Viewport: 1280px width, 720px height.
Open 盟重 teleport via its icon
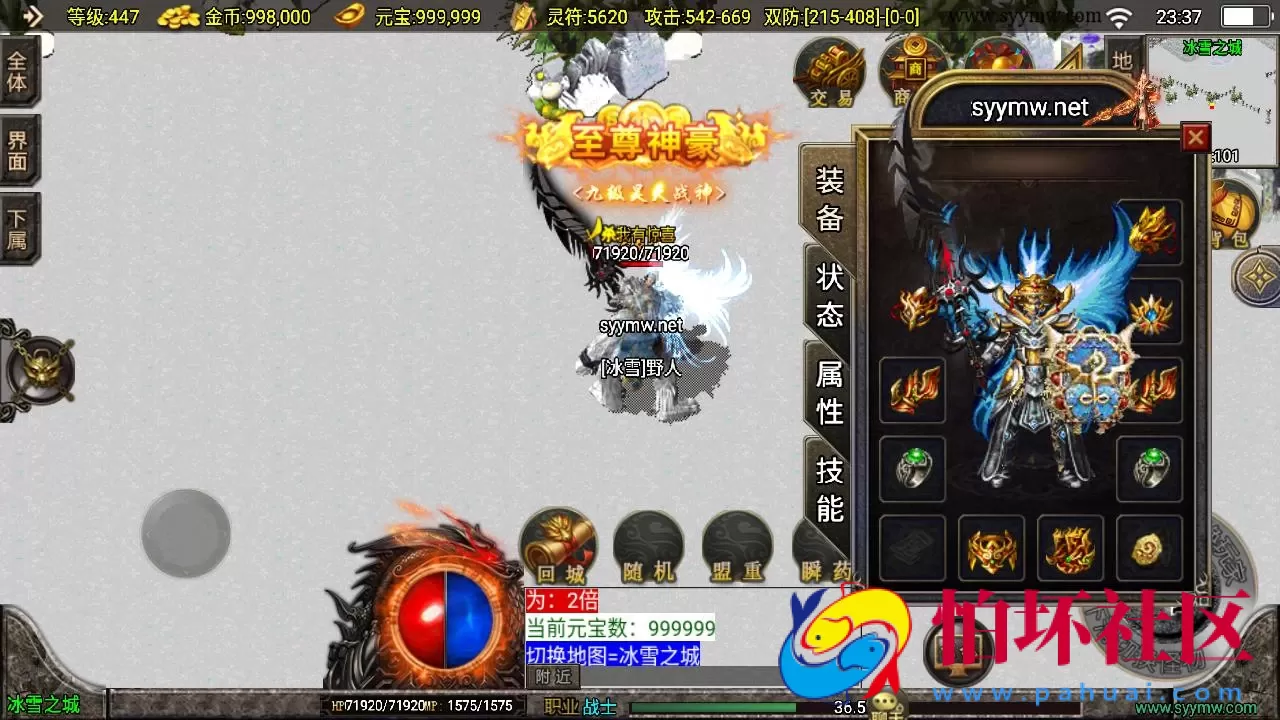tap(737, 545)
